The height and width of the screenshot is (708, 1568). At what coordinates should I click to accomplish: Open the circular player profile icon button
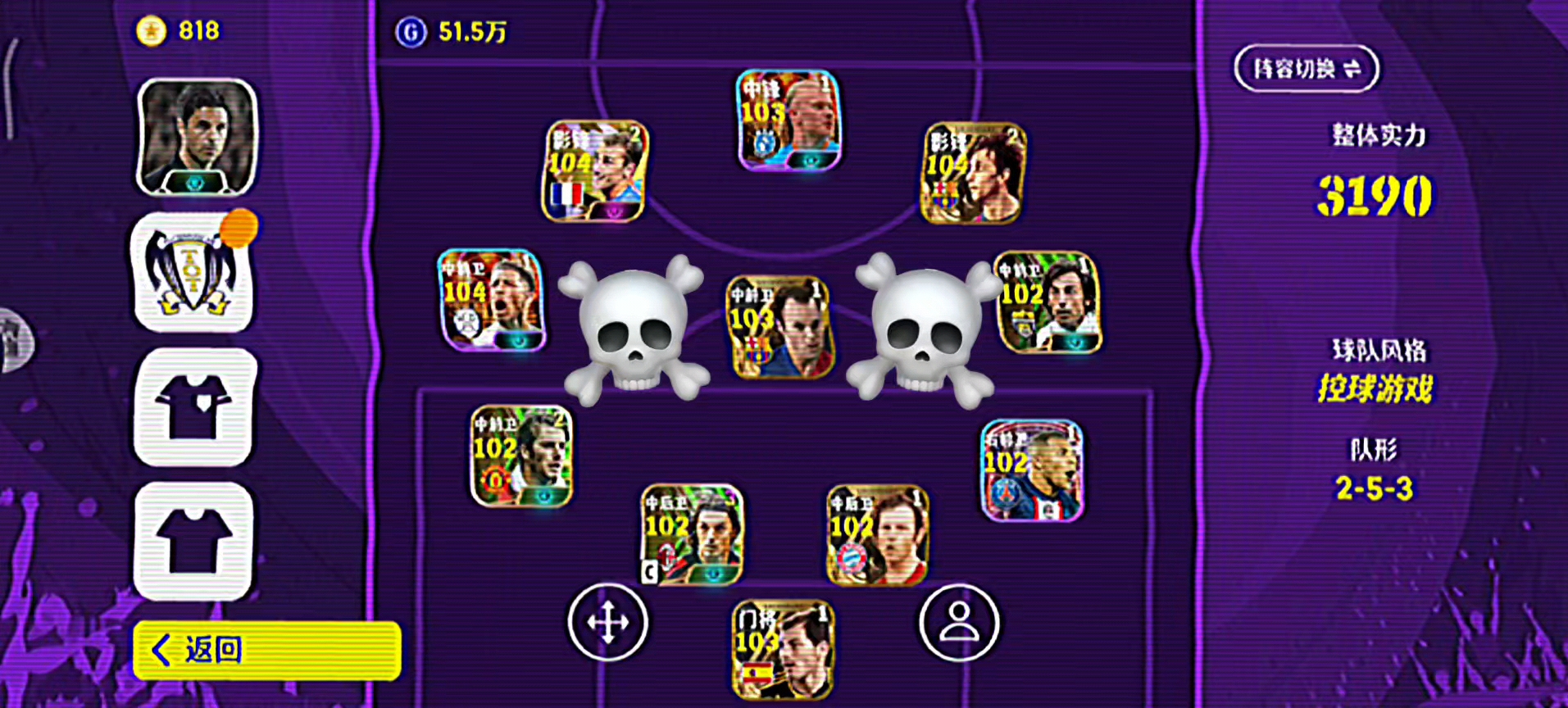[x=959, y=623]
